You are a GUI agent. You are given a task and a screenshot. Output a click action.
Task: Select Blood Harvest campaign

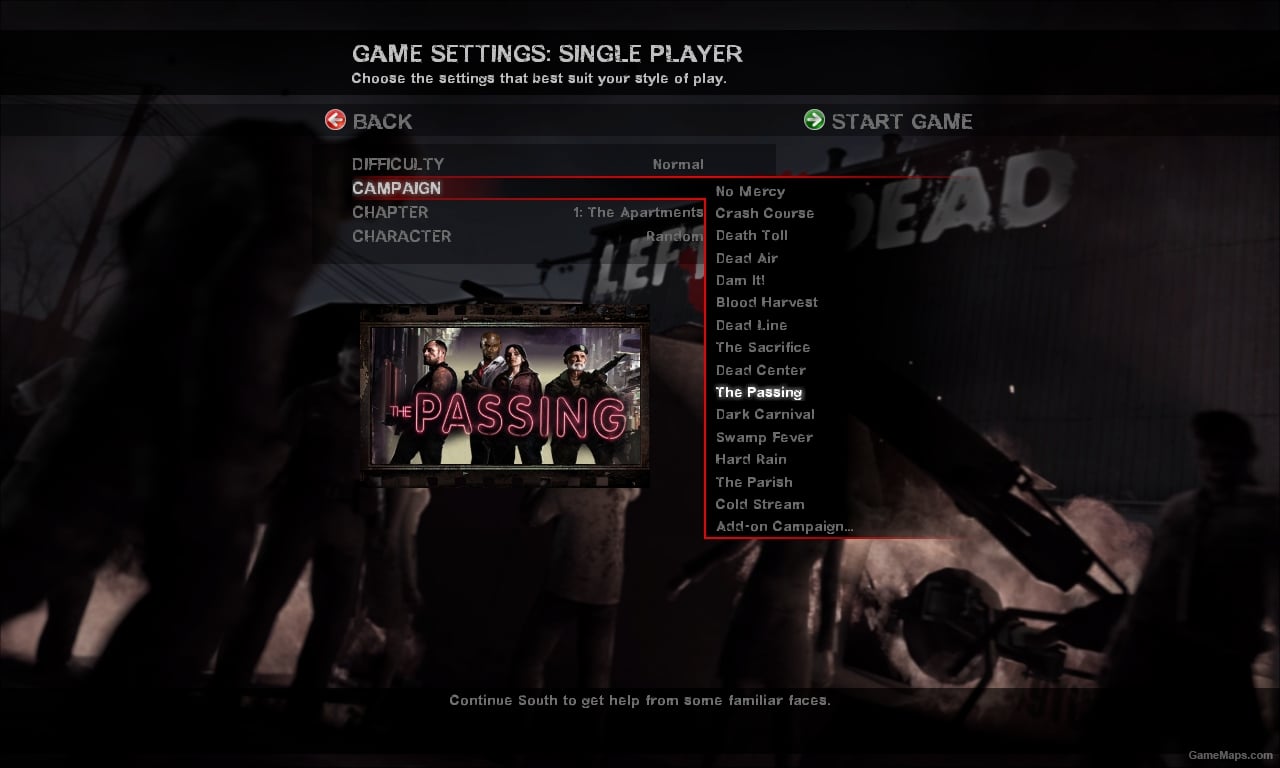766,302
